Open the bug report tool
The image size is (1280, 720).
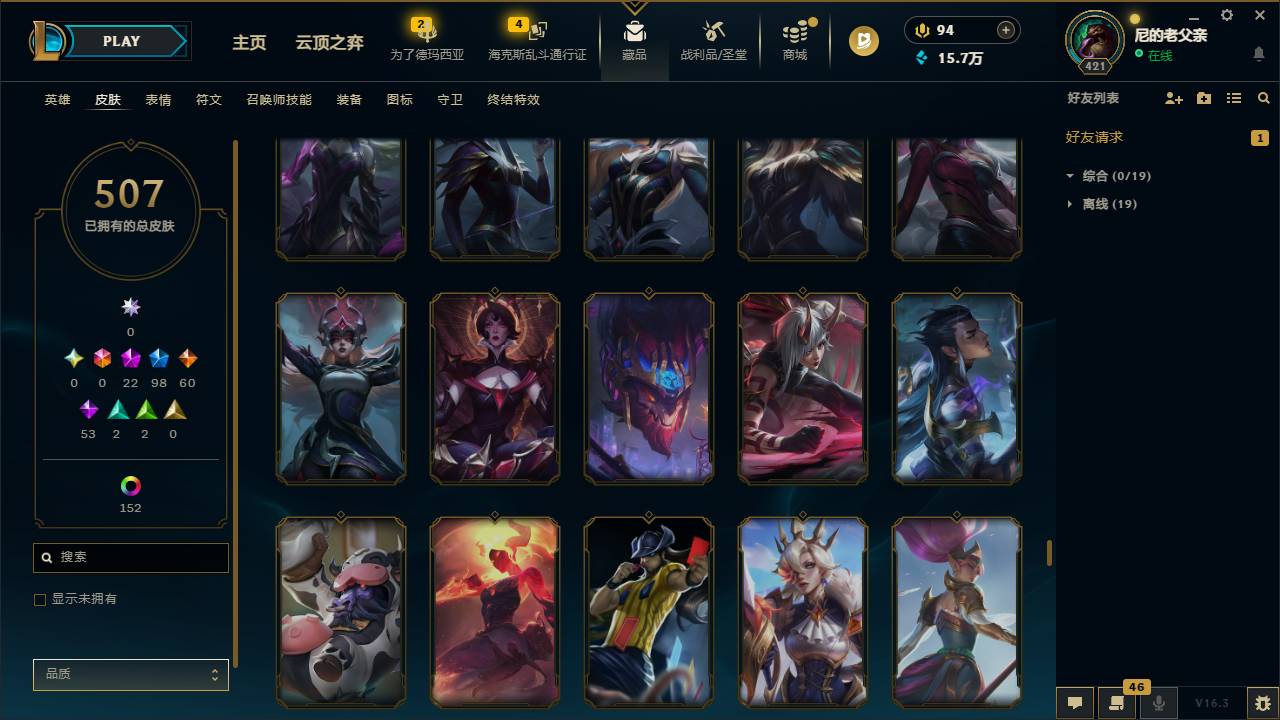point(1256,702)
